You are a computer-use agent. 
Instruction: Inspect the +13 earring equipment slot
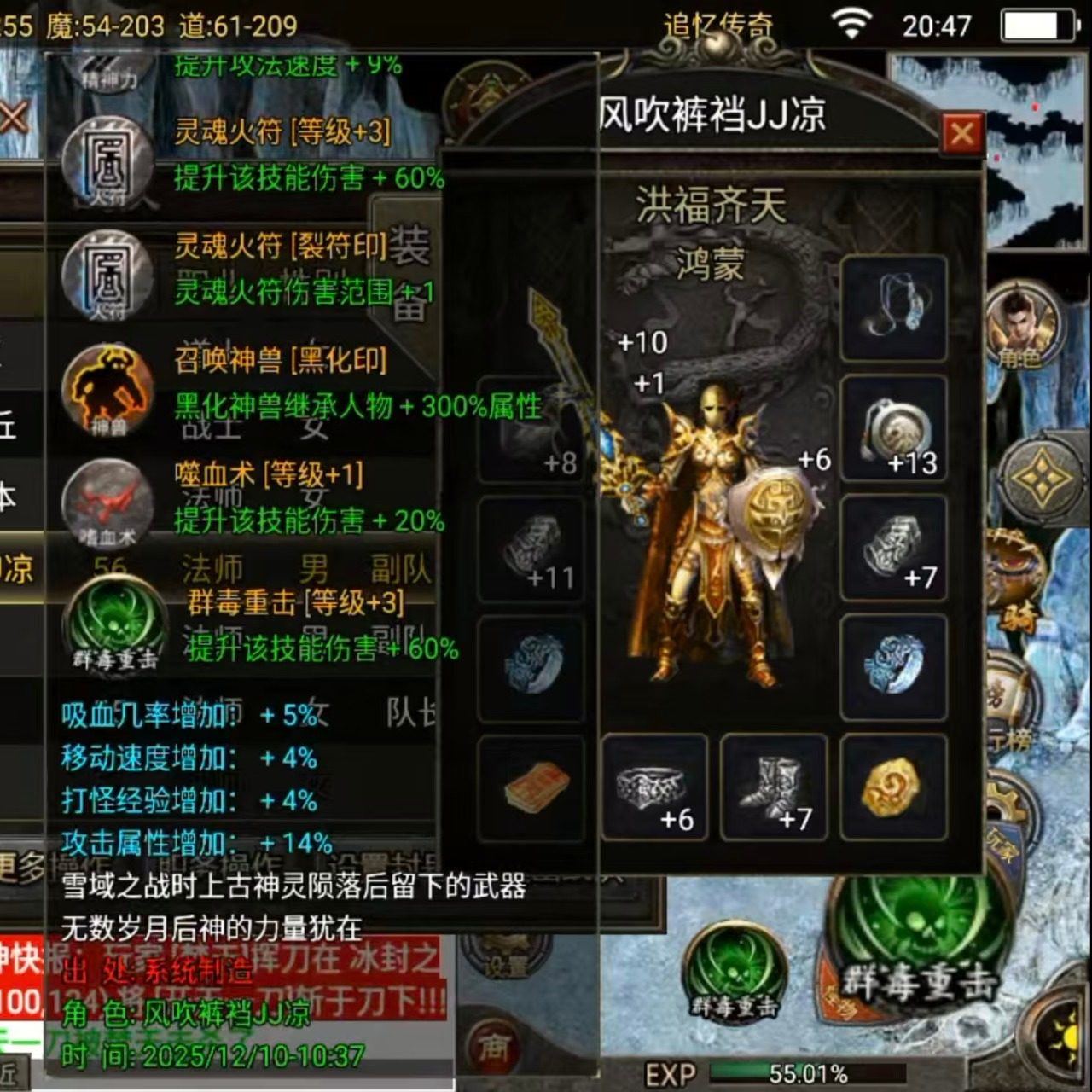tap(894, 427)
